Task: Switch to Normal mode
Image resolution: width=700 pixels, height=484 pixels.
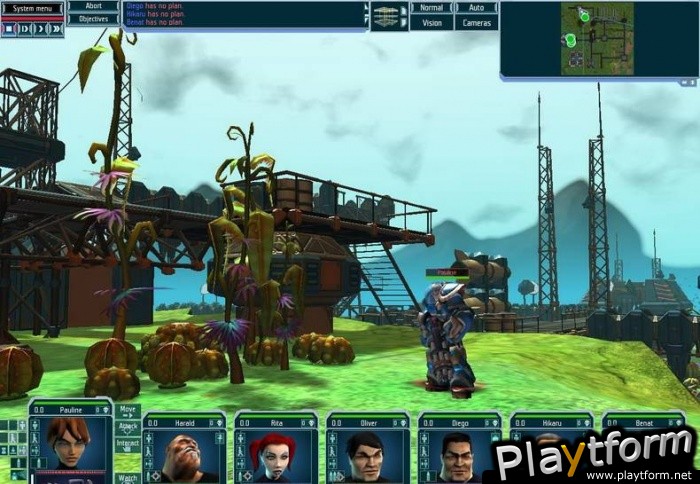Action: pyautogui.click(x=431, y=7)
